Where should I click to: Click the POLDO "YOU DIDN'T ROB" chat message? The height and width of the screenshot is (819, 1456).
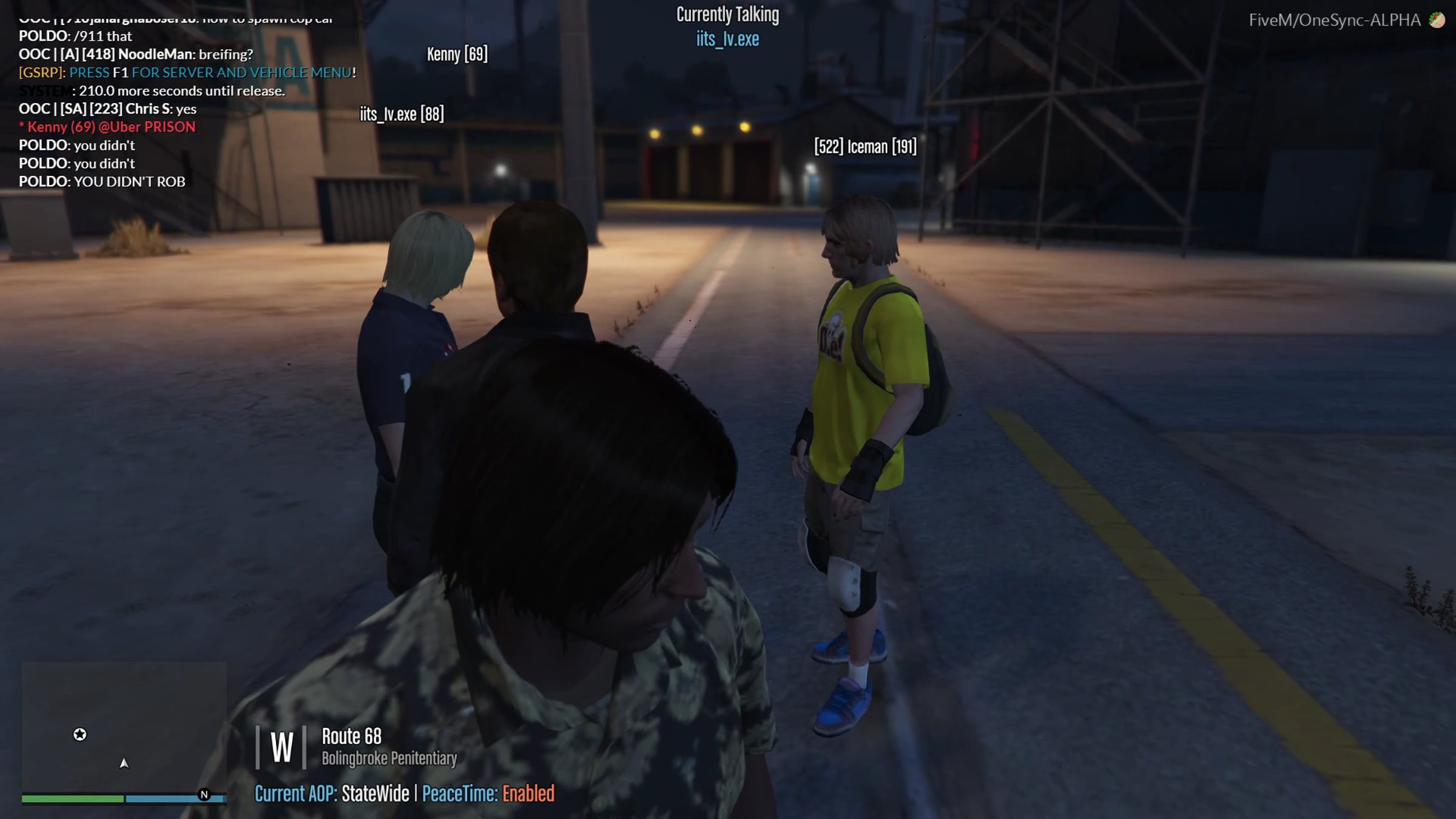[102, 181]
